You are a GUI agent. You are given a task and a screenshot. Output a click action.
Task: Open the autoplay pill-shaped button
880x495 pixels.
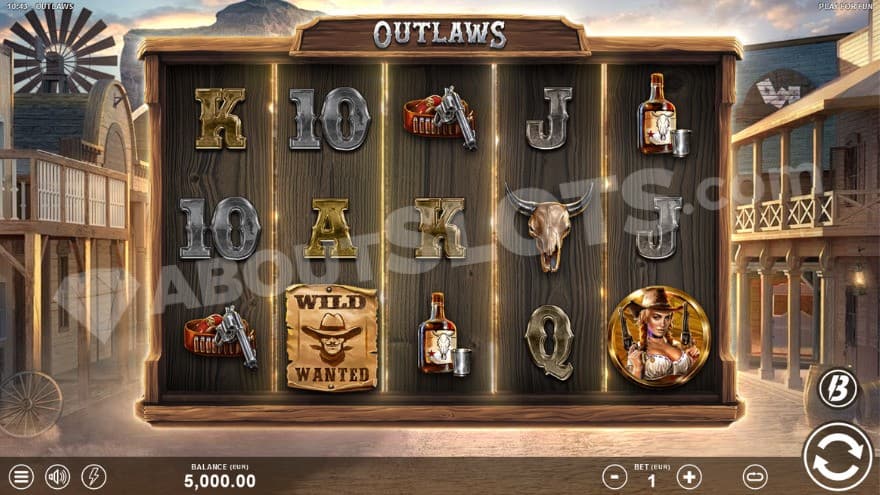click(x=755, y=477)
